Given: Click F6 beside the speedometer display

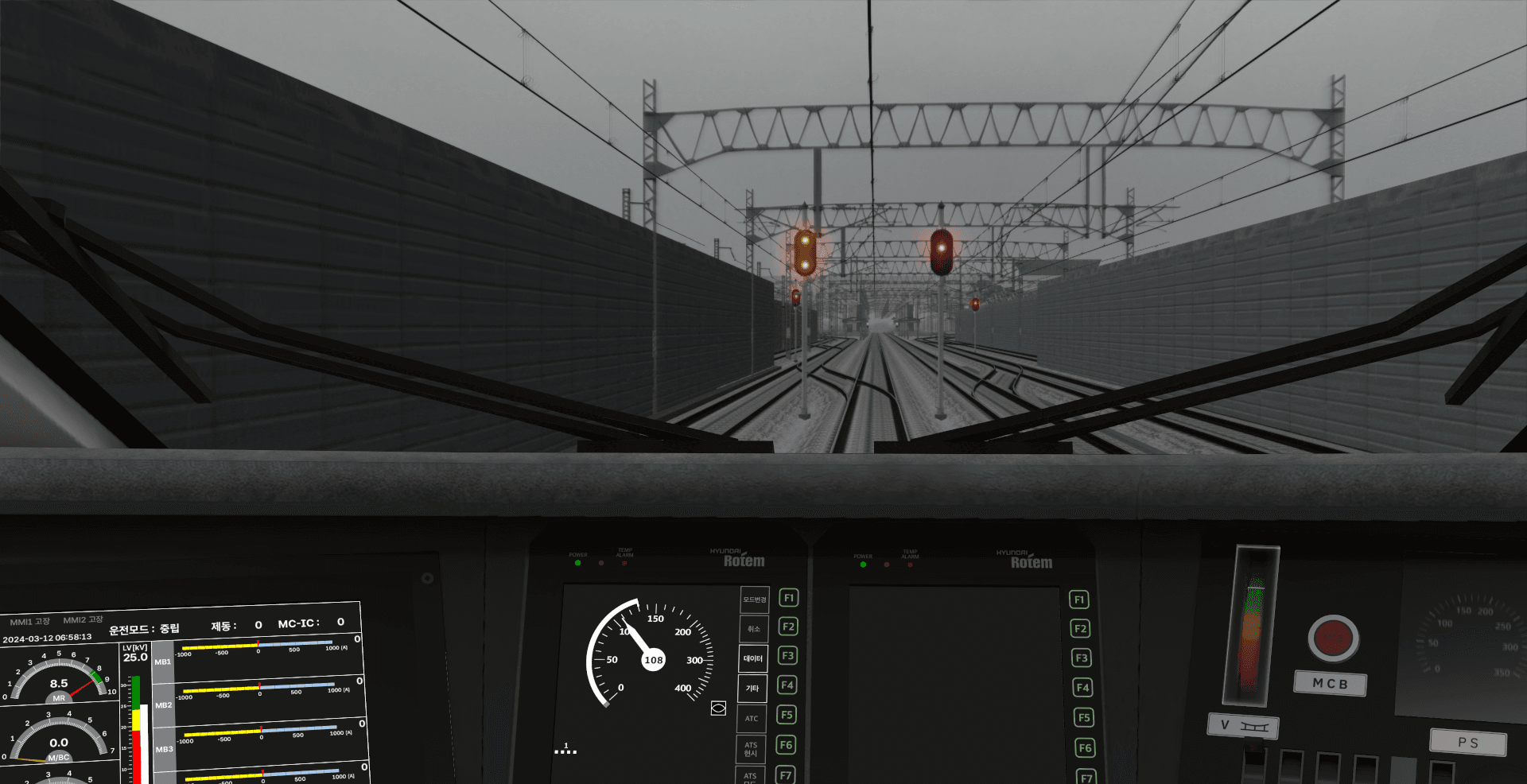Looking at the screenshot, I should pyautogui.click(x=786, y=745).
